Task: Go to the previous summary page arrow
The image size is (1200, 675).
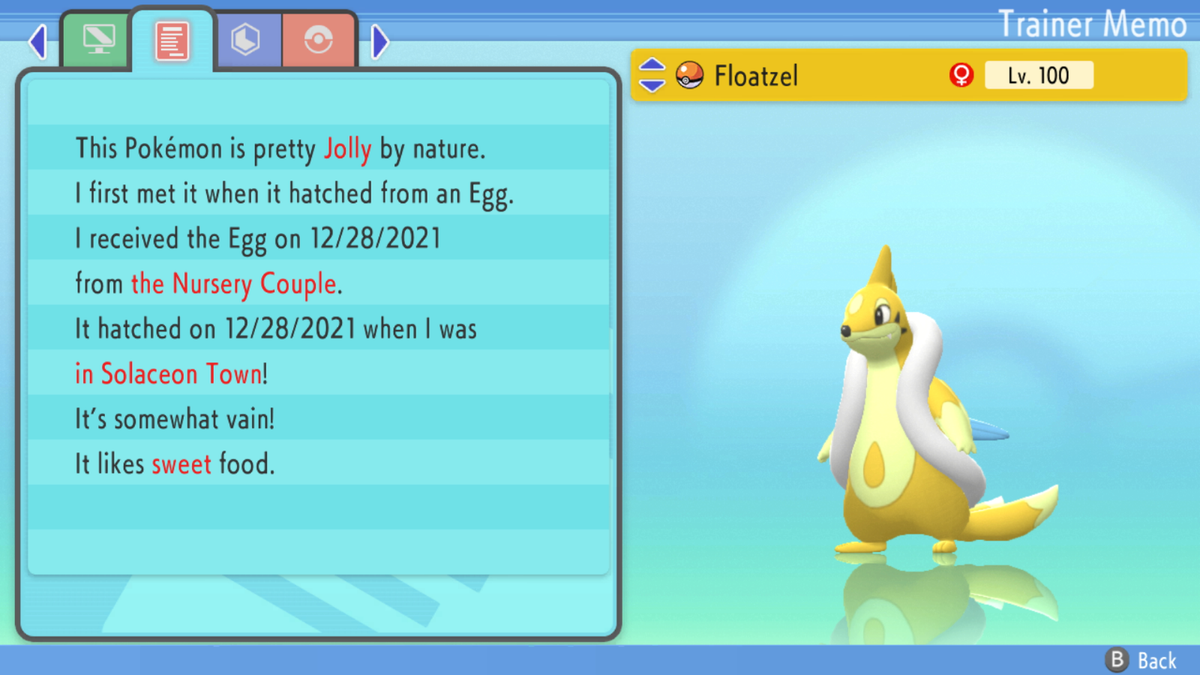Action: point(38,42)
